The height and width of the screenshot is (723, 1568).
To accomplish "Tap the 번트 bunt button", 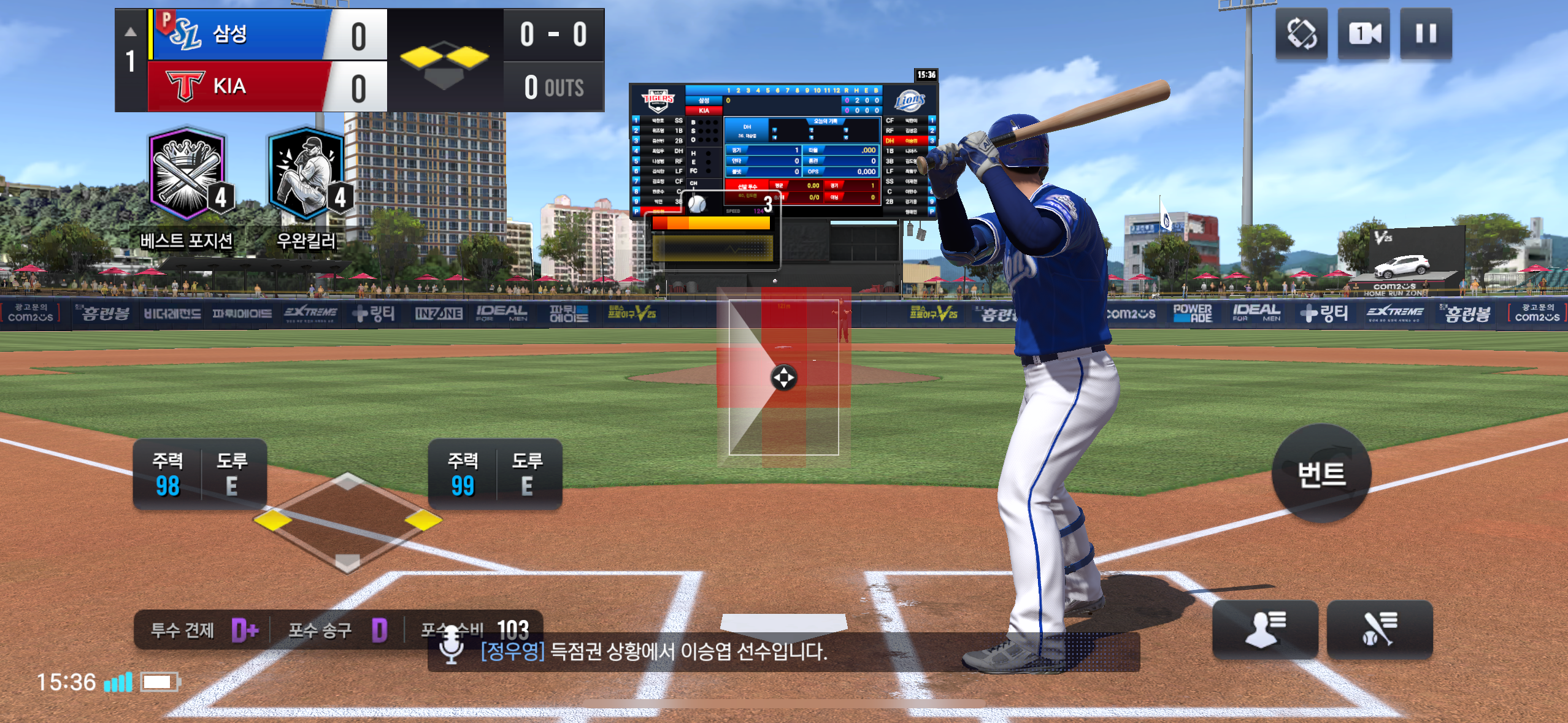I will [x=1321, y=473].
